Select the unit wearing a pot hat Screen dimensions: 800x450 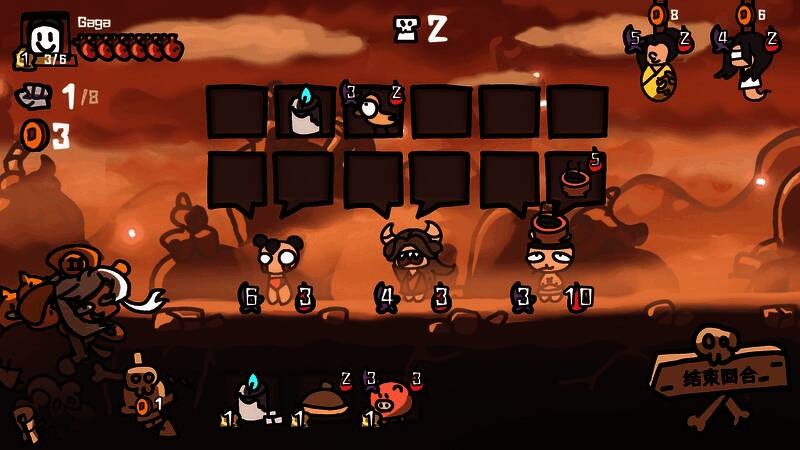pos(549,260)
